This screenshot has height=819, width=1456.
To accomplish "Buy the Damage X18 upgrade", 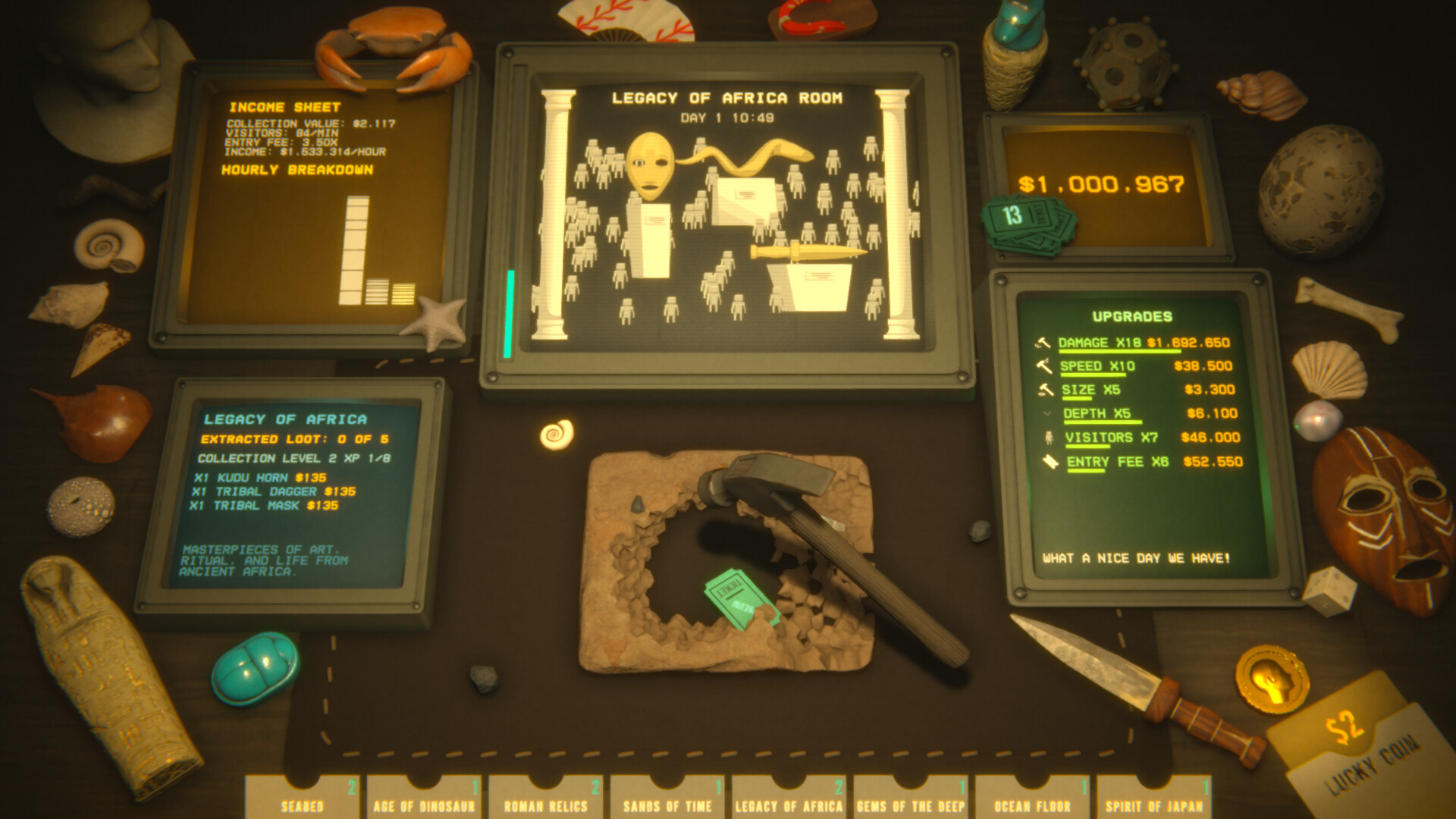I will (1143, 343).
